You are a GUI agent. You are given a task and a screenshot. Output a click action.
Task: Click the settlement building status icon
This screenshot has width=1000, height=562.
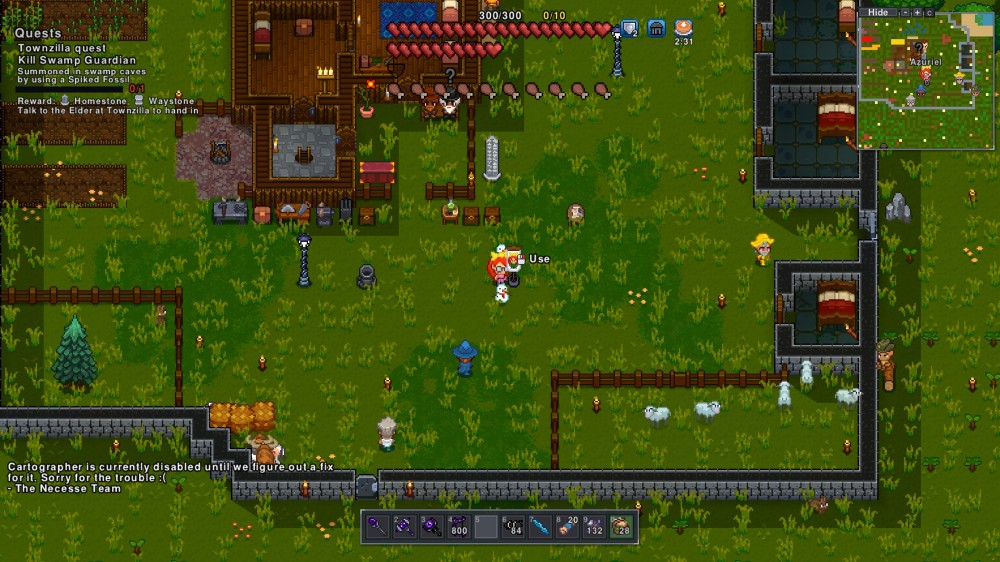pos(657,28)
